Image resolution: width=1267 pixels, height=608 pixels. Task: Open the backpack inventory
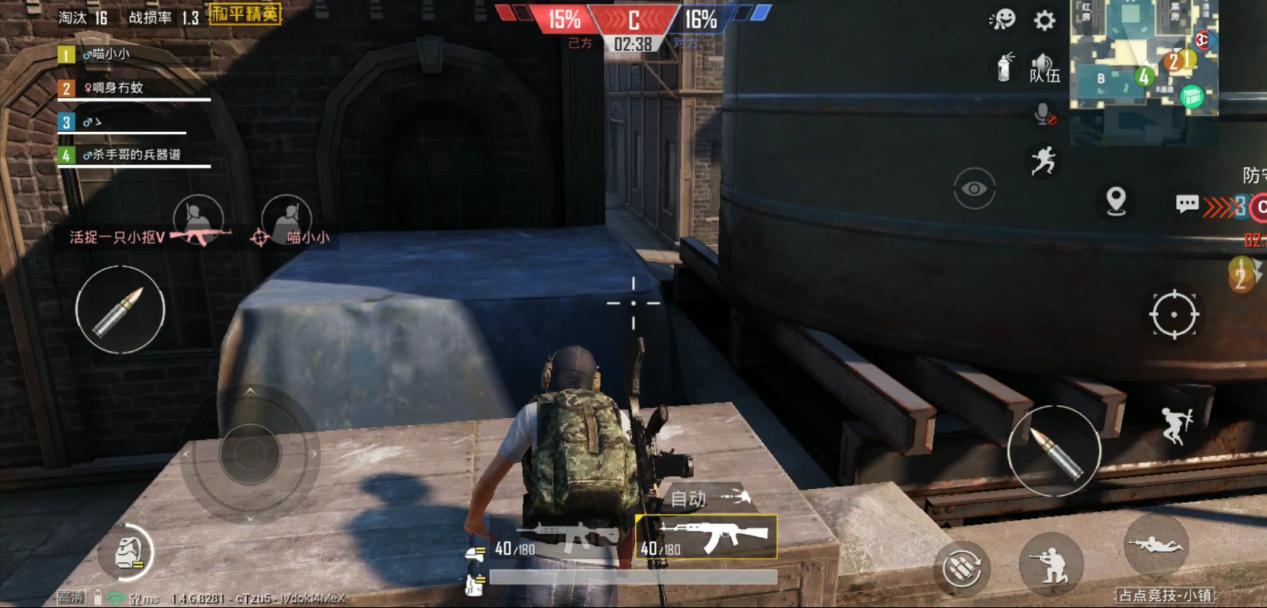point(127,552)
